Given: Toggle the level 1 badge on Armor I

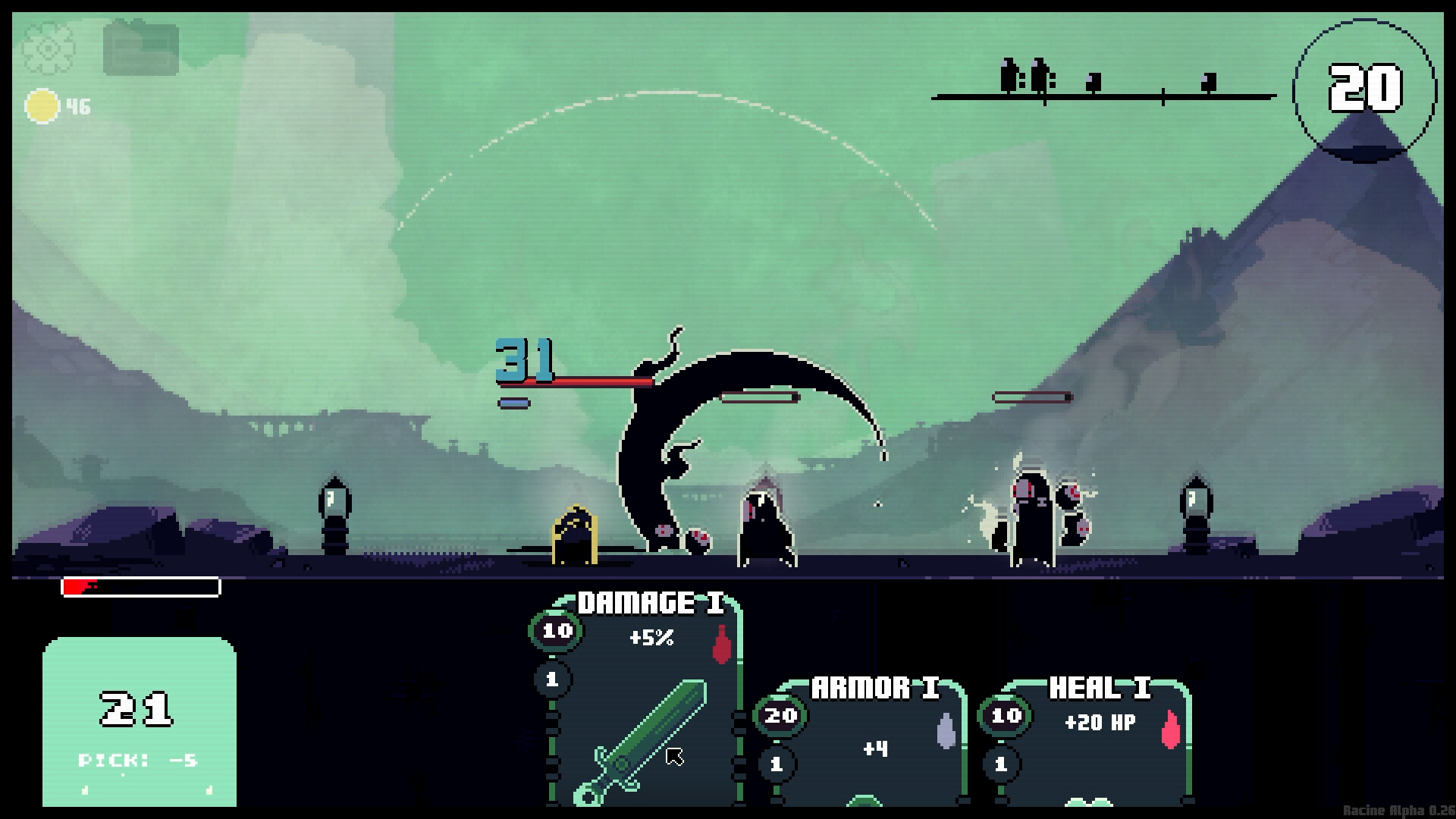Looking at the screenshot, I should pos(777,765).
